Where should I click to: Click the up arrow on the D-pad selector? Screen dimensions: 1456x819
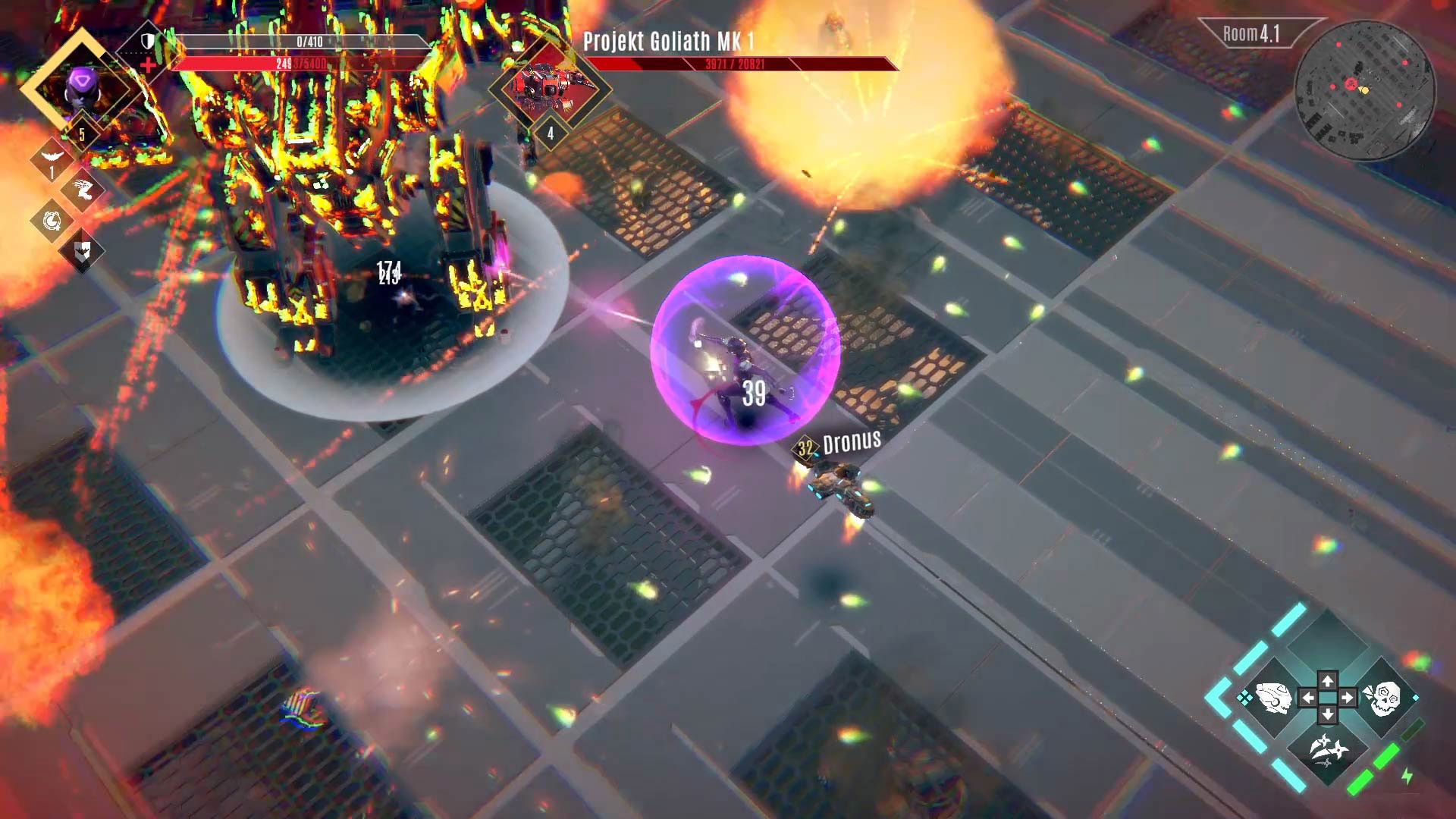pyautogui.click(x=1328, y=681)
